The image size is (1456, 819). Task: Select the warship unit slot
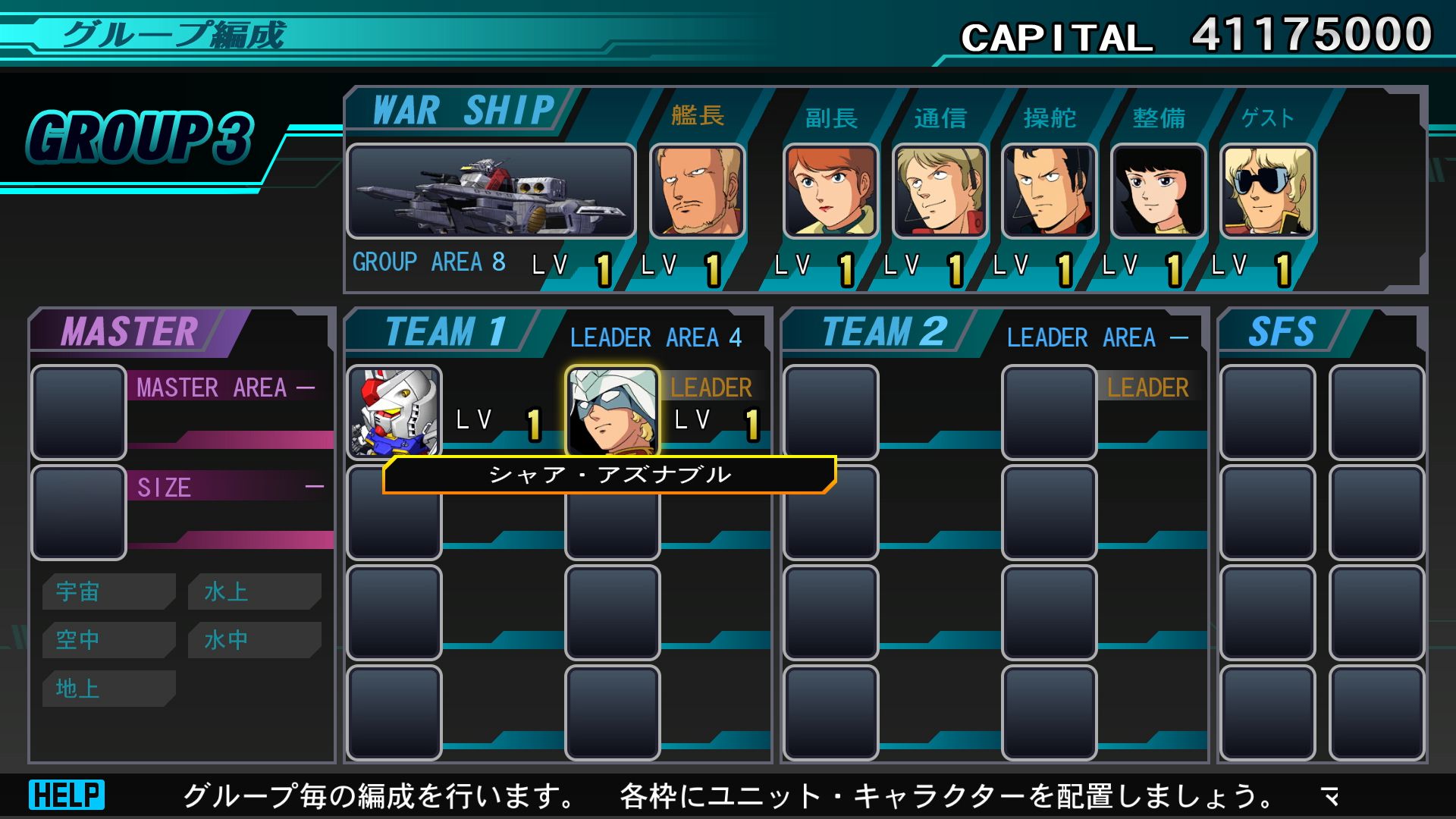point(491,191)
